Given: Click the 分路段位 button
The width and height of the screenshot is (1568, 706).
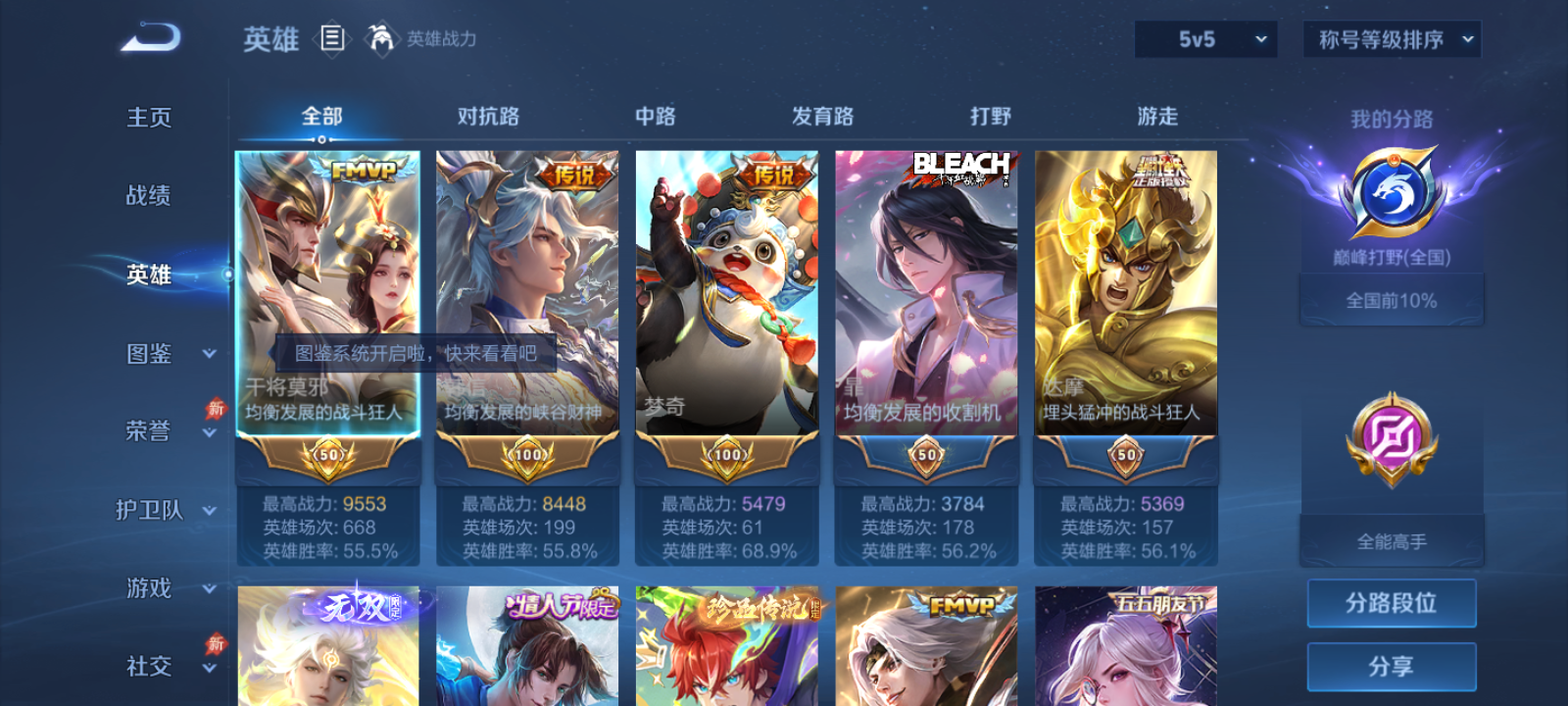Looking at the screenshot, I should tap(1391, 603).
